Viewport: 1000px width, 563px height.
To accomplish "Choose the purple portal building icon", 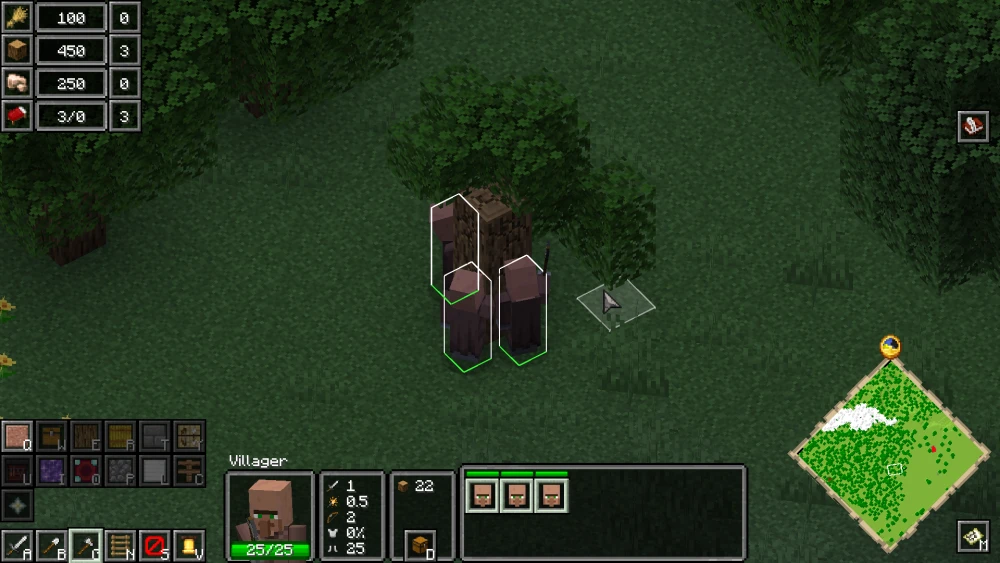I will [x=52, y=470].
